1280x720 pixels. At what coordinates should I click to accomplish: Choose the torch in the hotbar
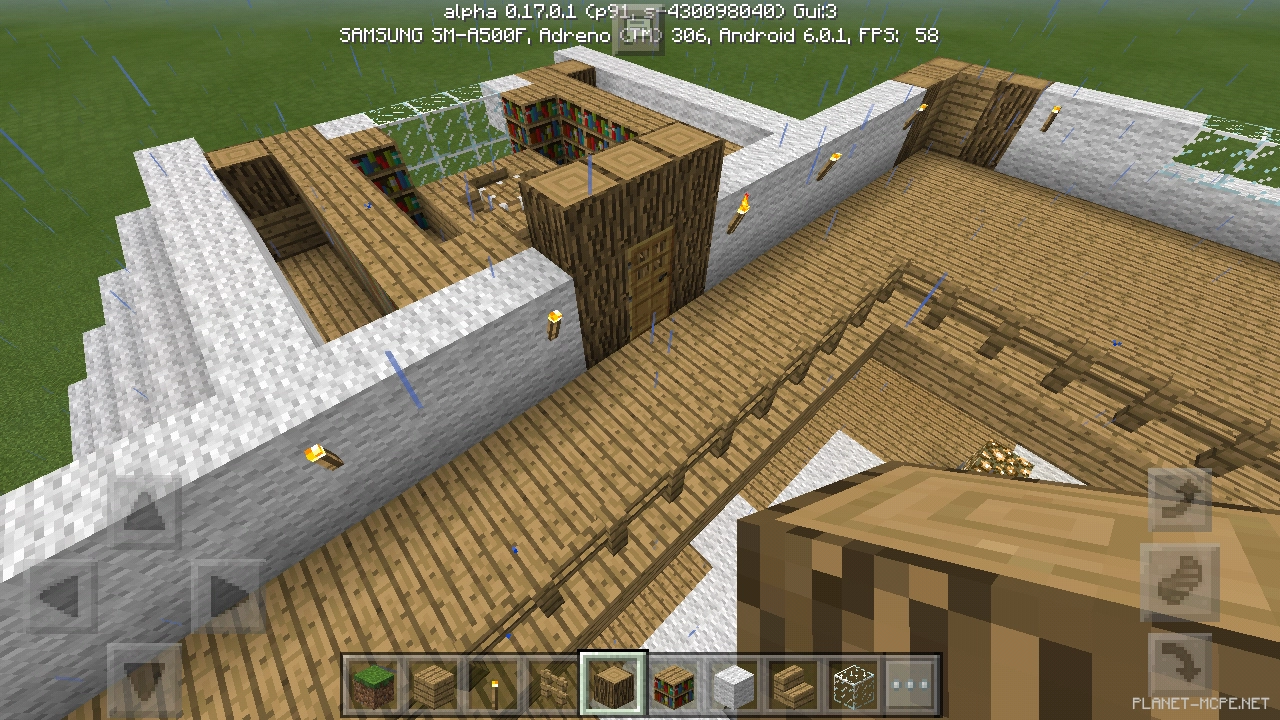[x=493, y=686]
